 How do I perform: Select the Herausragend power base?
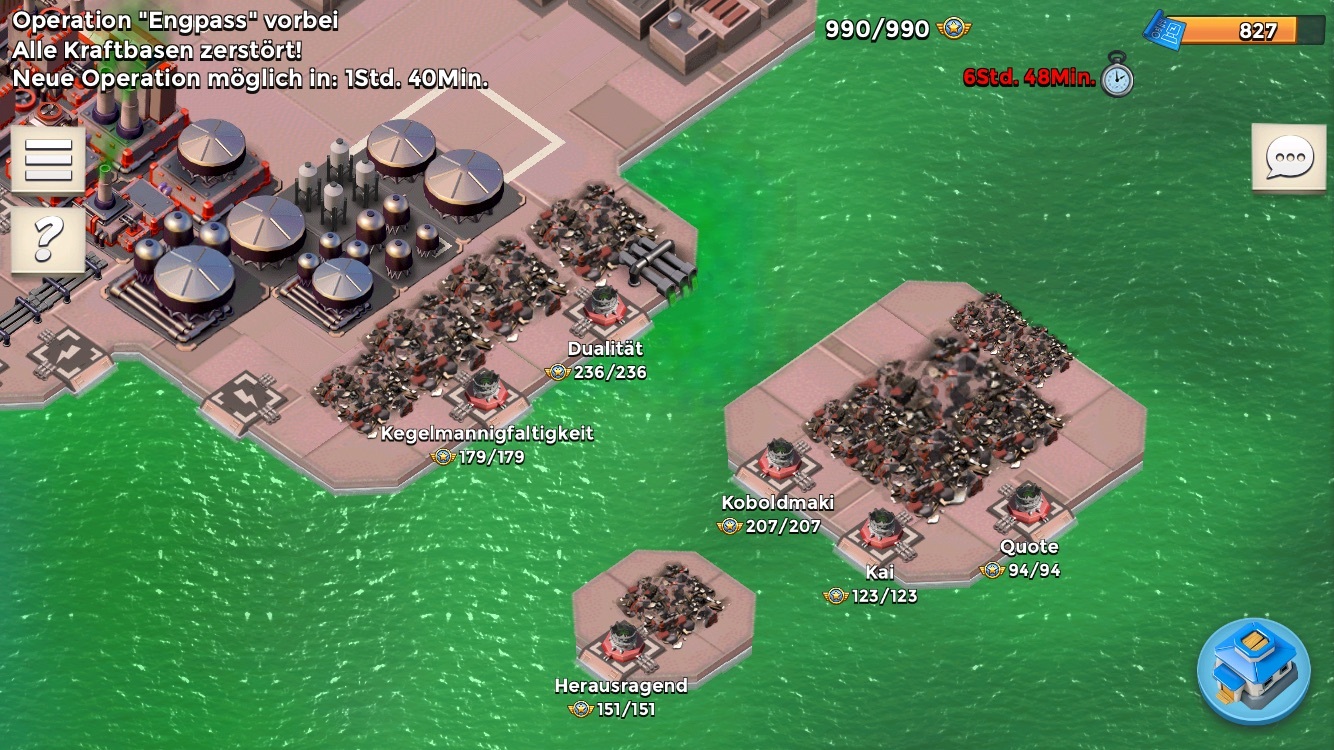coord(623,642)
